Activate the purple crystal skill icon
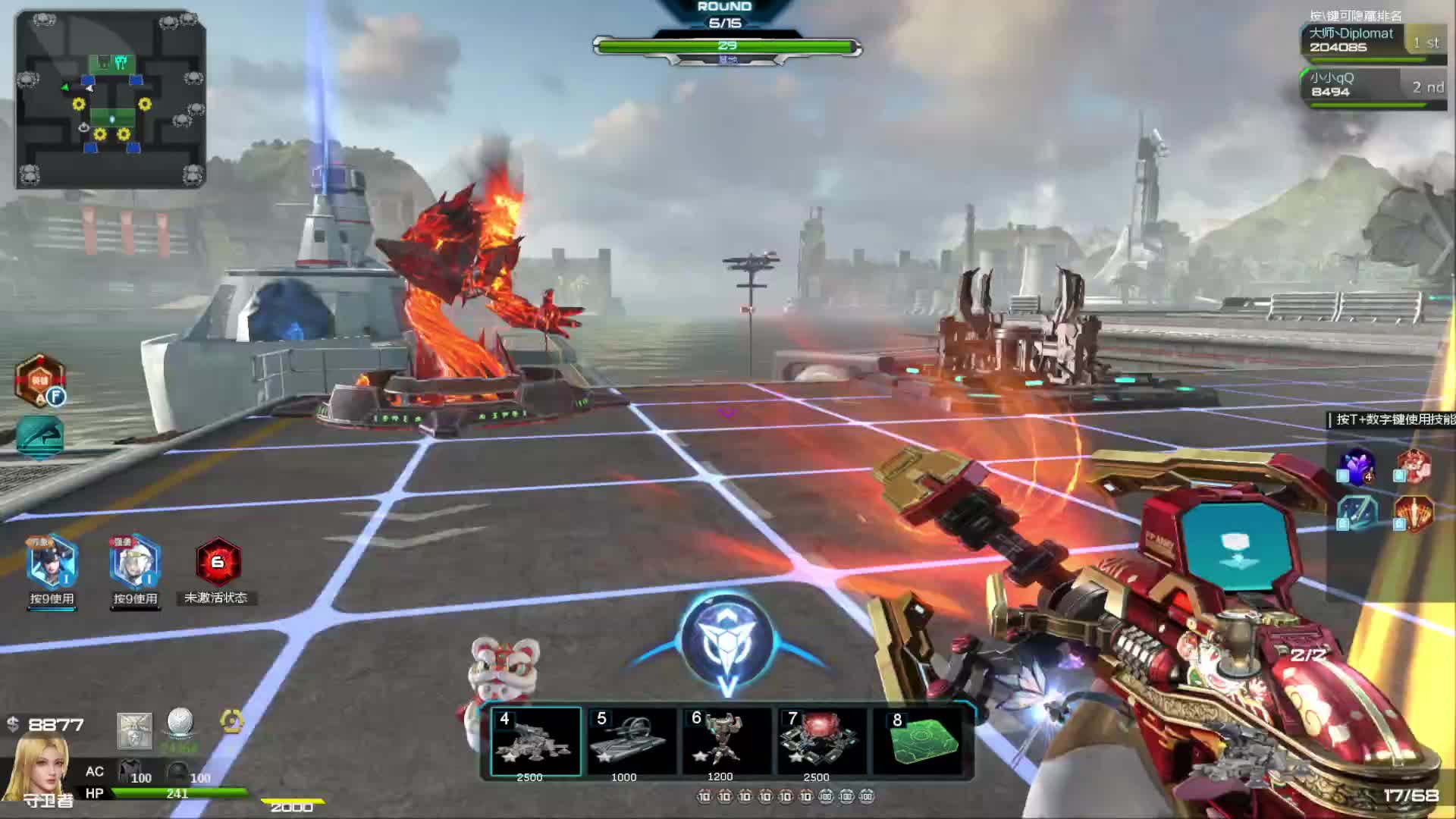 [x=1357, y=465]
